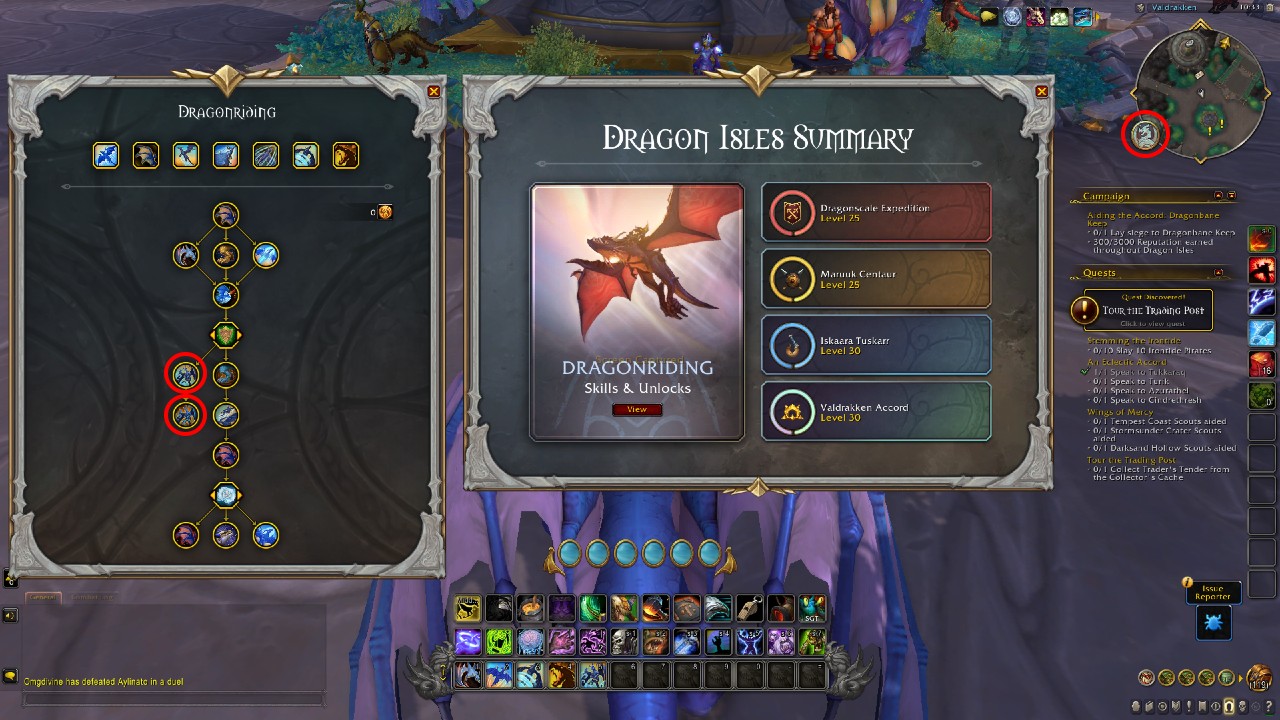Open the Quest Log exclamation icon
This screenshot has height=720, width=1280.
(x=1190, y=707)
